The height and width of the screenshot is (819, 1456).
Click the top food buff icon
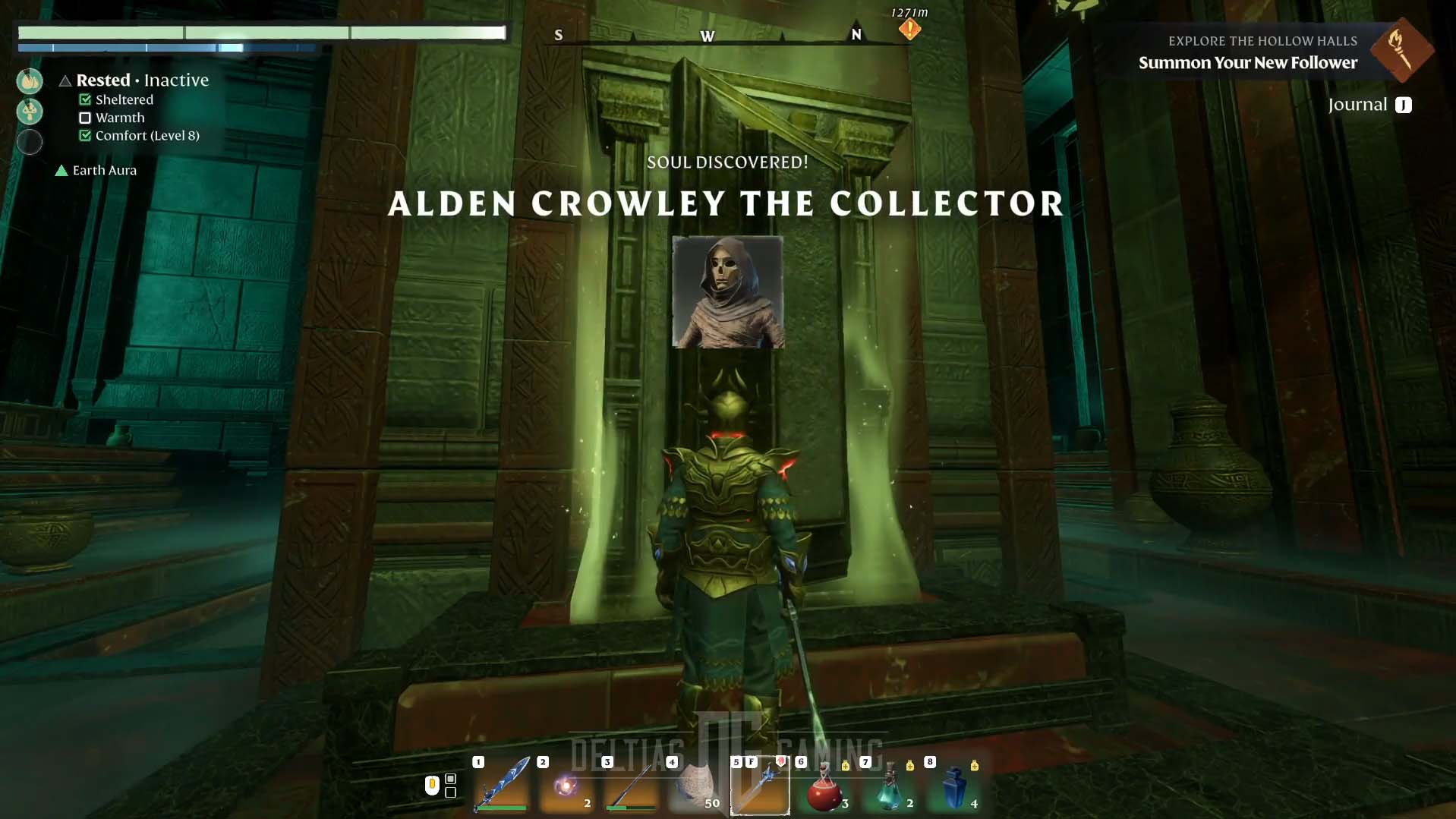coord(30,81)
